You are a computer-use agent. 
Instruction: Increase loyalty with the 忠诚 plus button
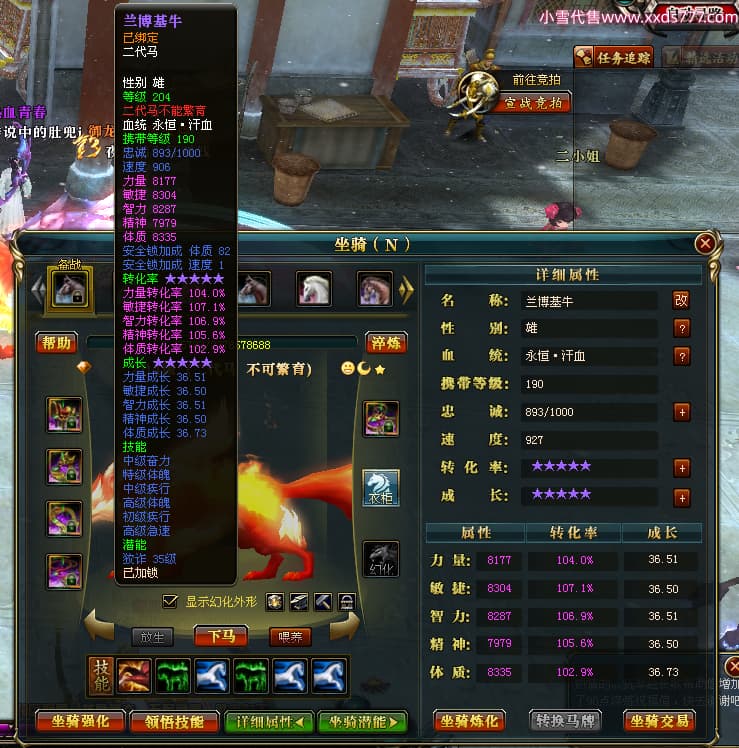pos(682,411)
